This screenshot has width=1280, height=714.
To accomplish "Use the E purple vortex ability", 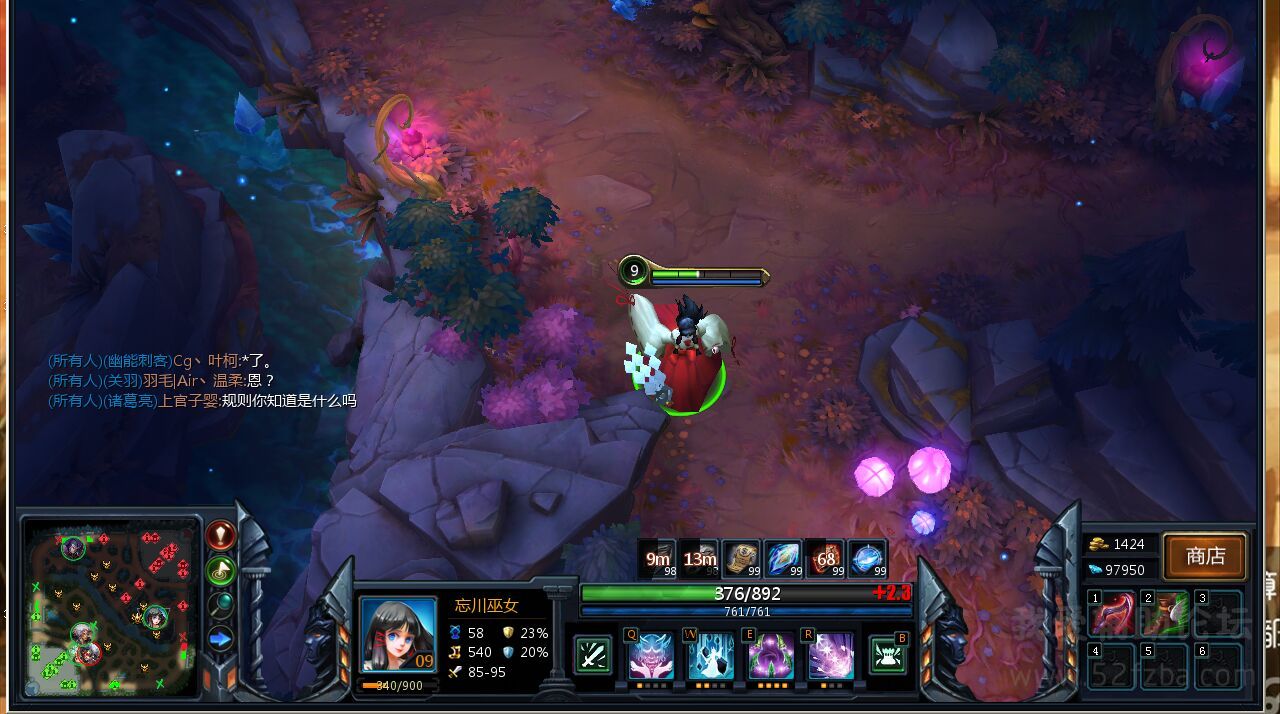I will coord(771,656).
